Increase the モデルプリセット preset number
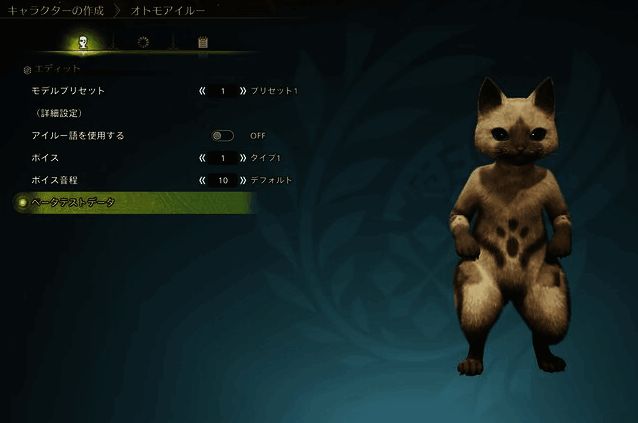The image size is (638, 423). click(x=243, y=91)
